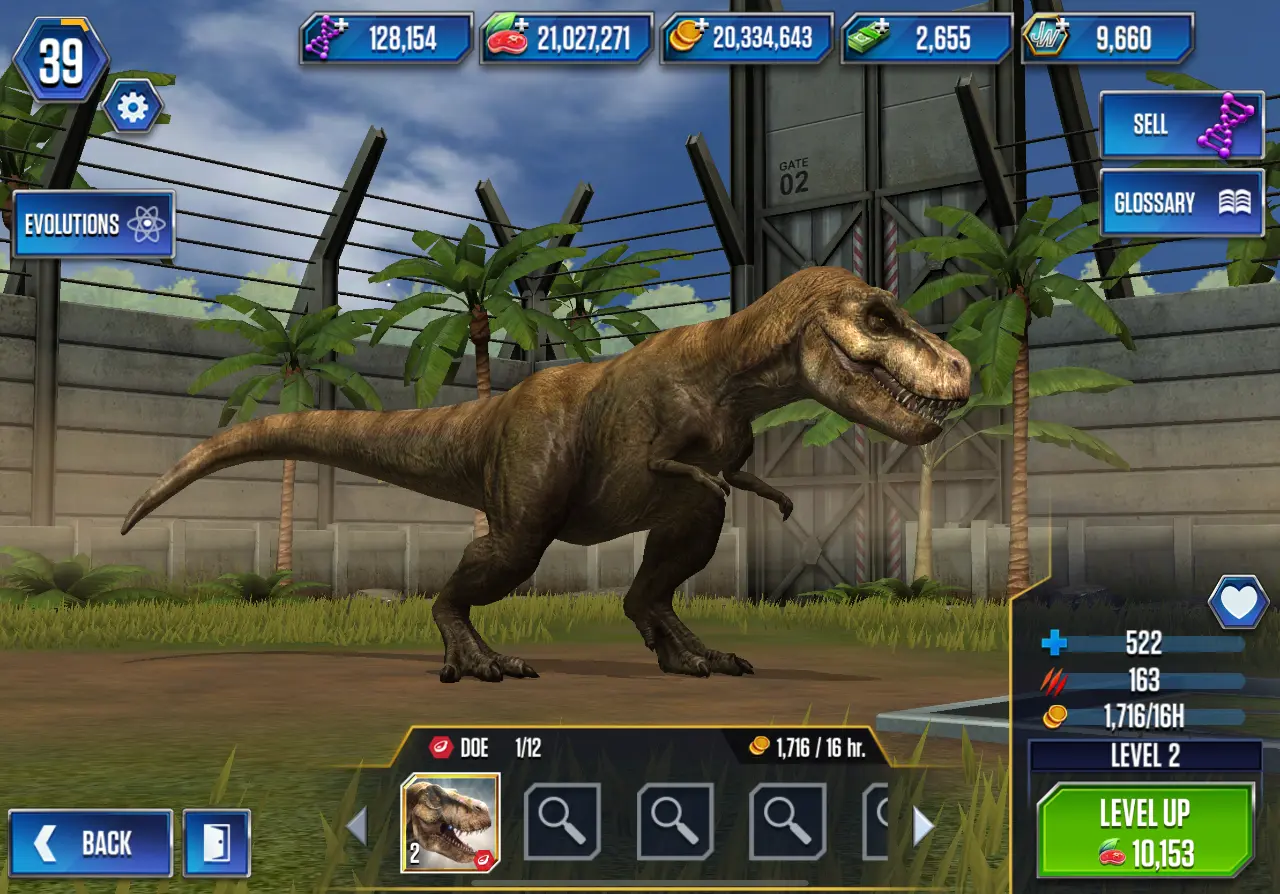1280x894 pixels.
Task: Select the T. rex portrait thumbnail
Action: point(450,822)
